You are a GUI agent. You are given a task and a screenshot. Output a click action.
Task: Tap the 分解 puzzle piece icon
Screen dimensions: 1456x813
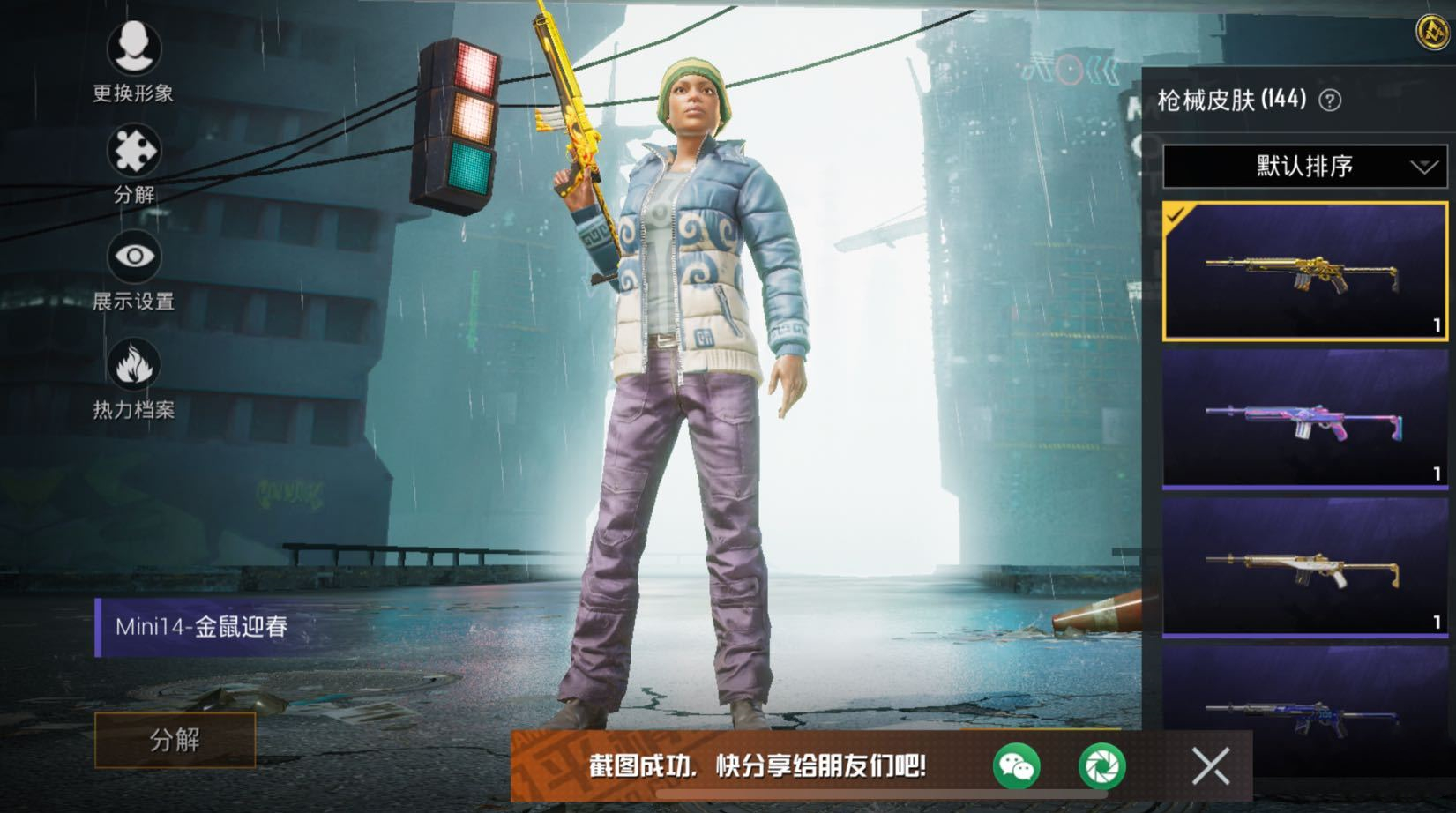(x=133, y=152)
